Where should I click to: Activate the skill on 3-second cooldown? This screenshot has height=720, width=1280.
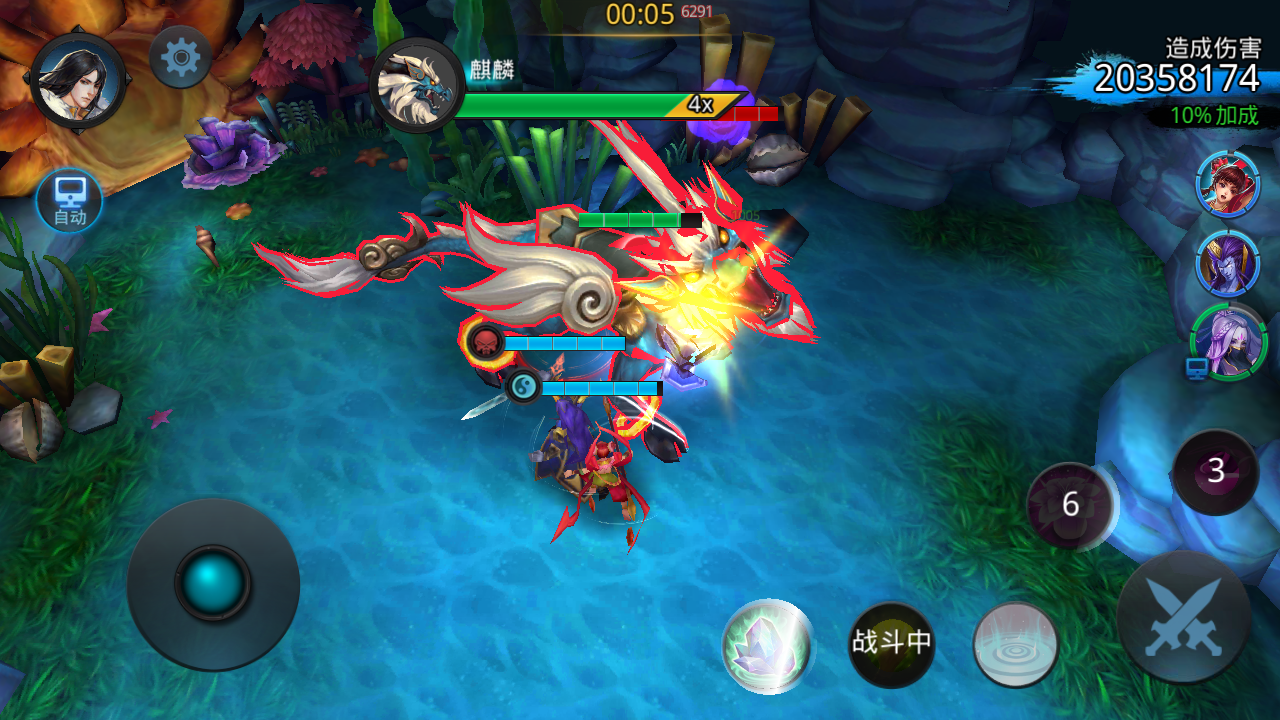(1215, 471)
